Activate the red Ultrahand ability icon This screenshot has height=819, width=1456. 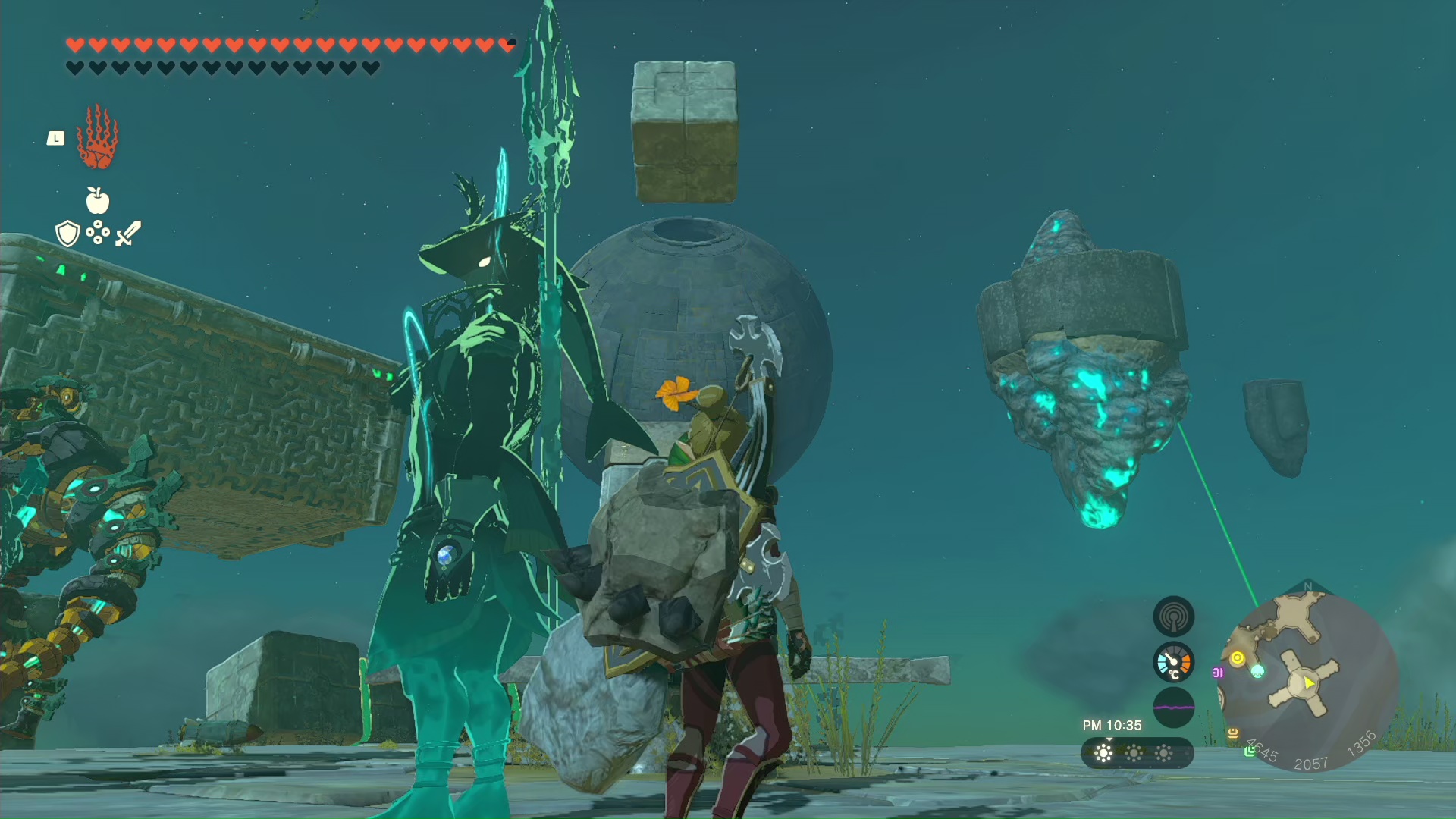click(x=97, y=138)
